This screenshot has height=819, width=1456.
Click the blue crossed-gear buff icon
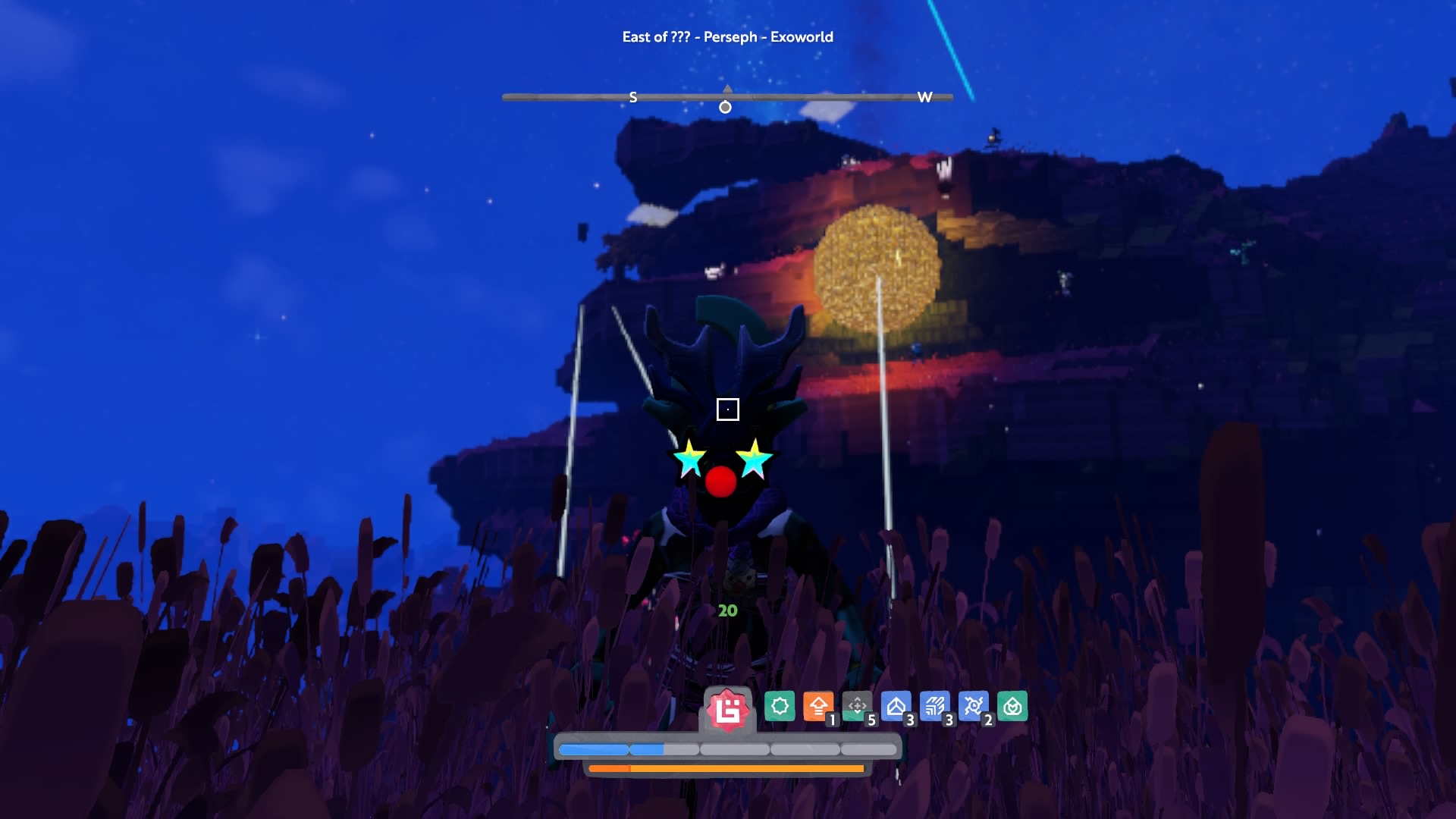973,707
